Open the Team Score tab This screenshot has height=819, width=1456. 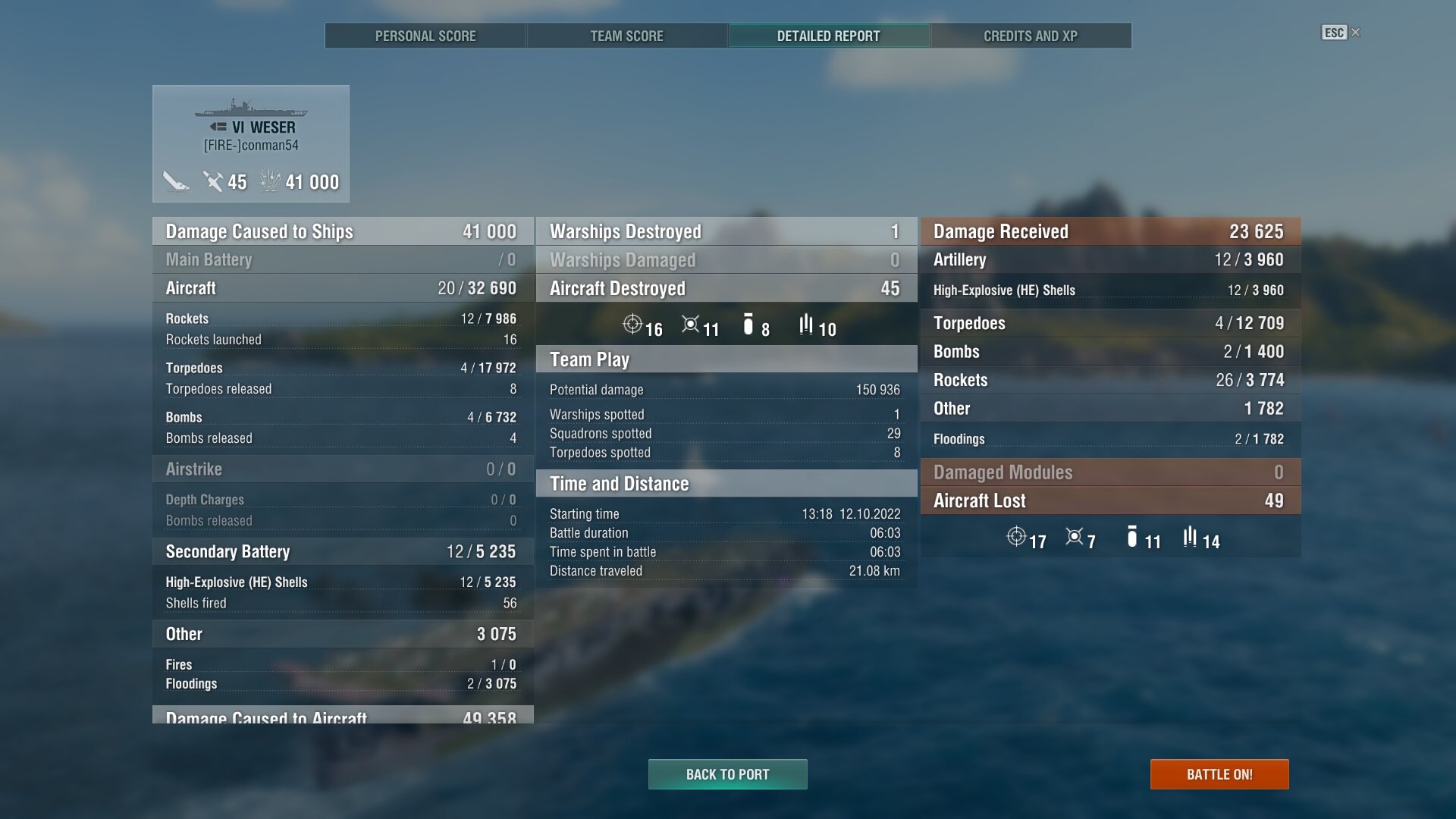[x=626, y=36]
